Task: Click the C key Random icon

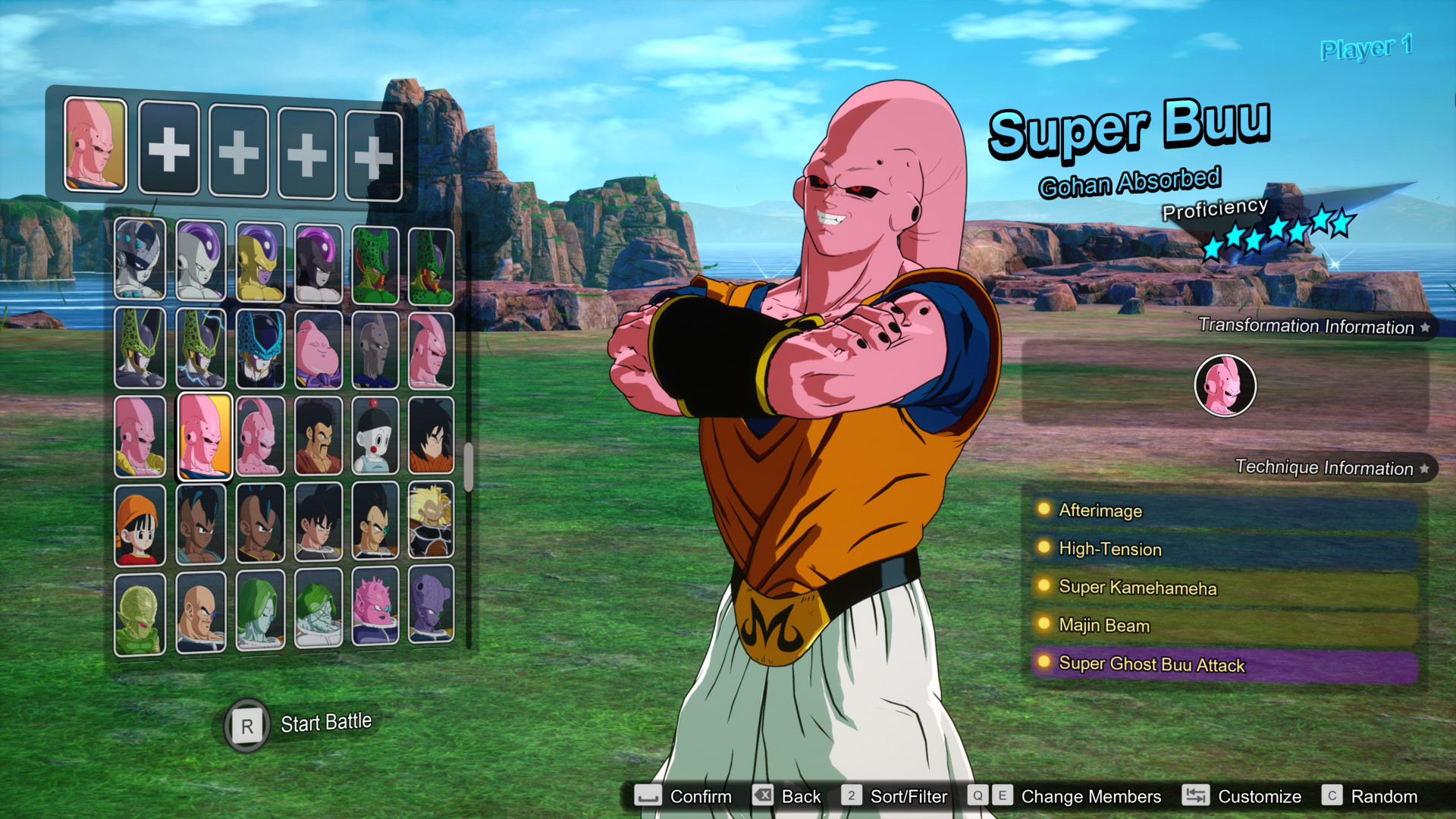Action: [x=1333, y=796]
